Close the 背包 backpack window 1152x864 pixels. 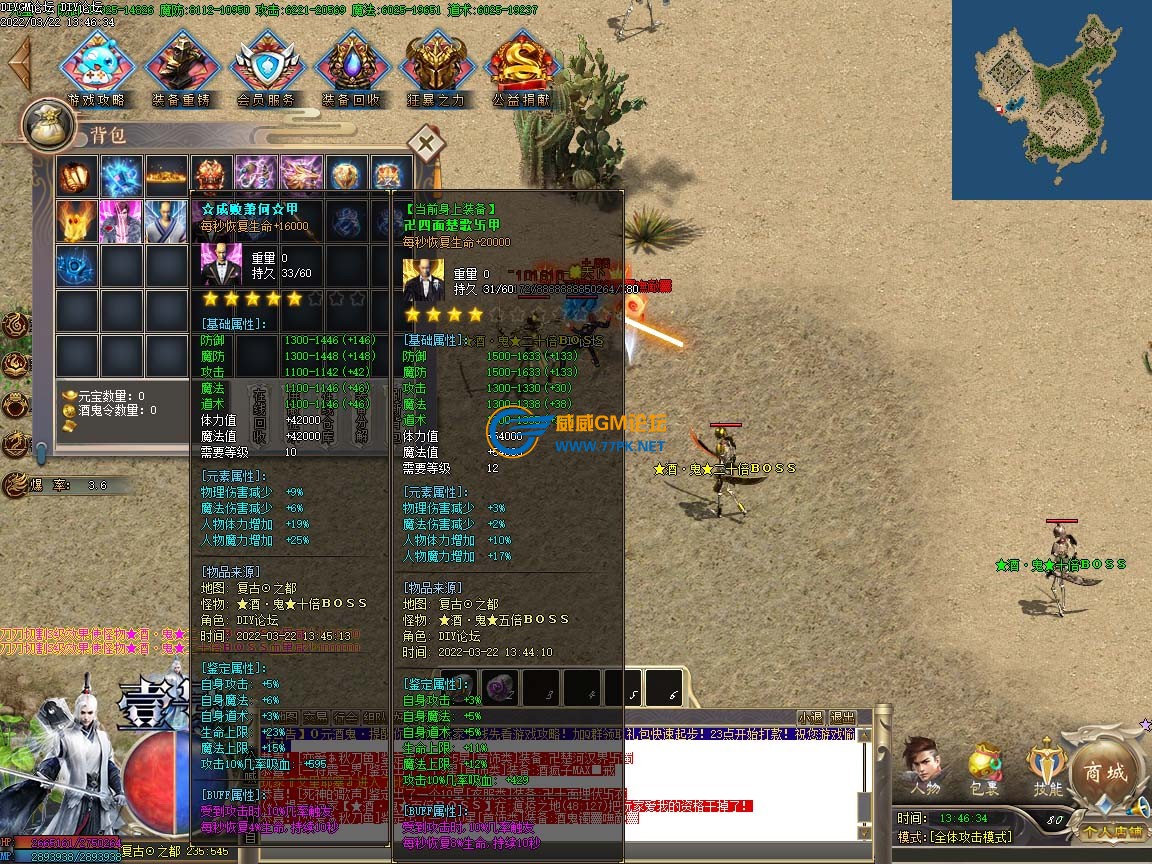427,144
